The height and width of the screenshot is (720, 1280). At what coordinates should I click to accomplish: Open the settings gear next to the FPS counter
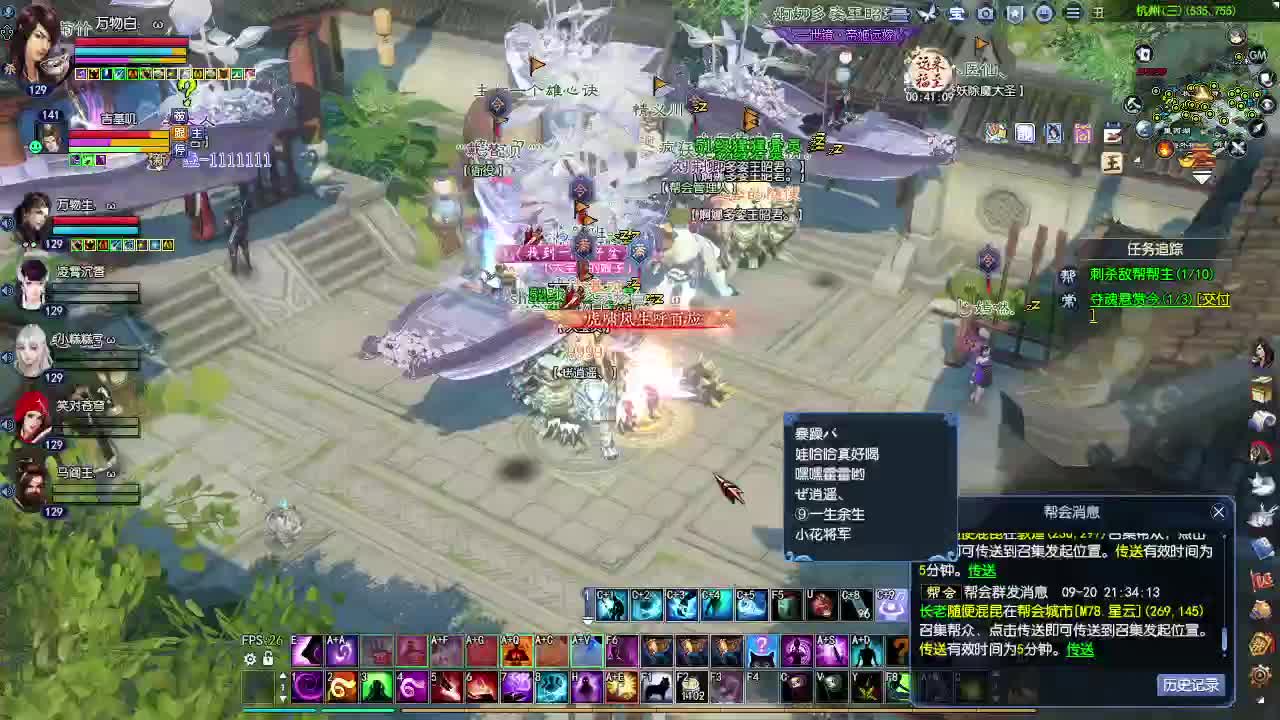pyautogui.click(x=248, y=658)
